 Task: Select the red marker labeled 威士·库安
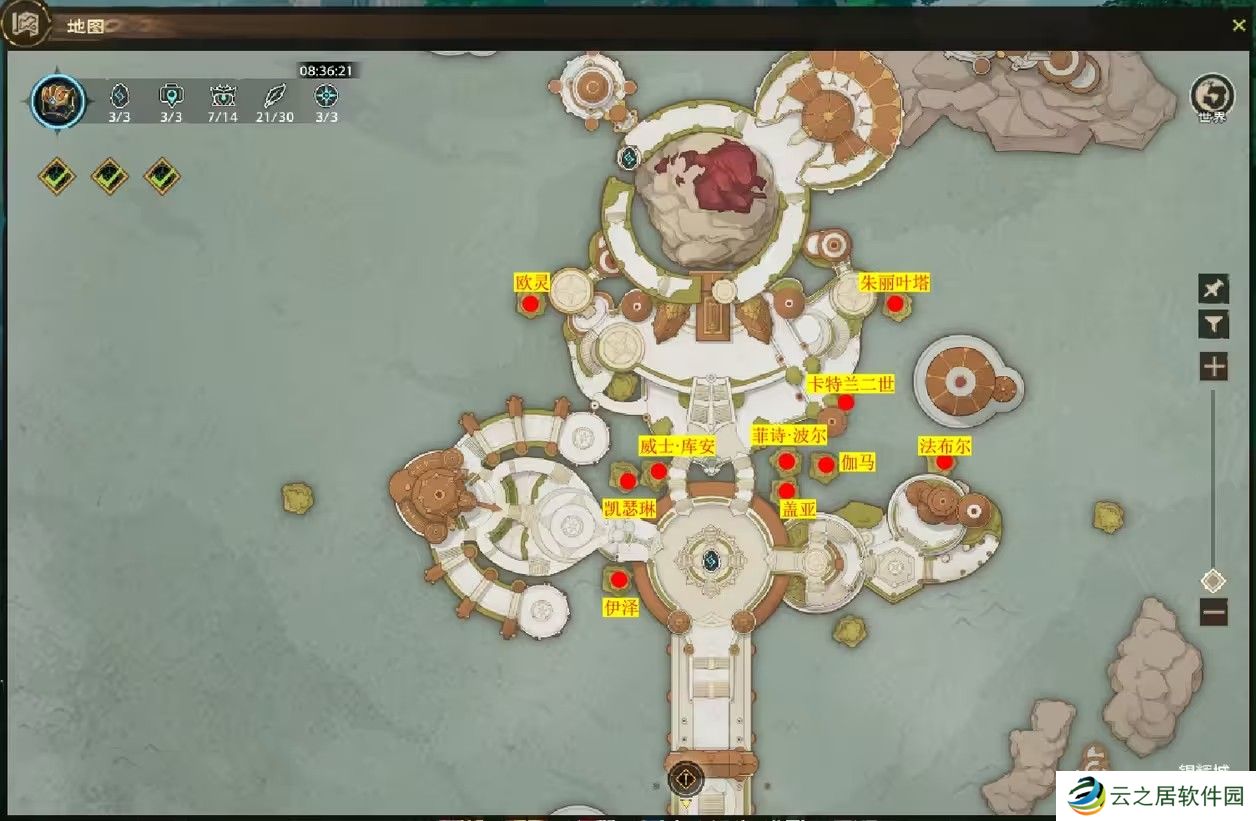point(658,471)
